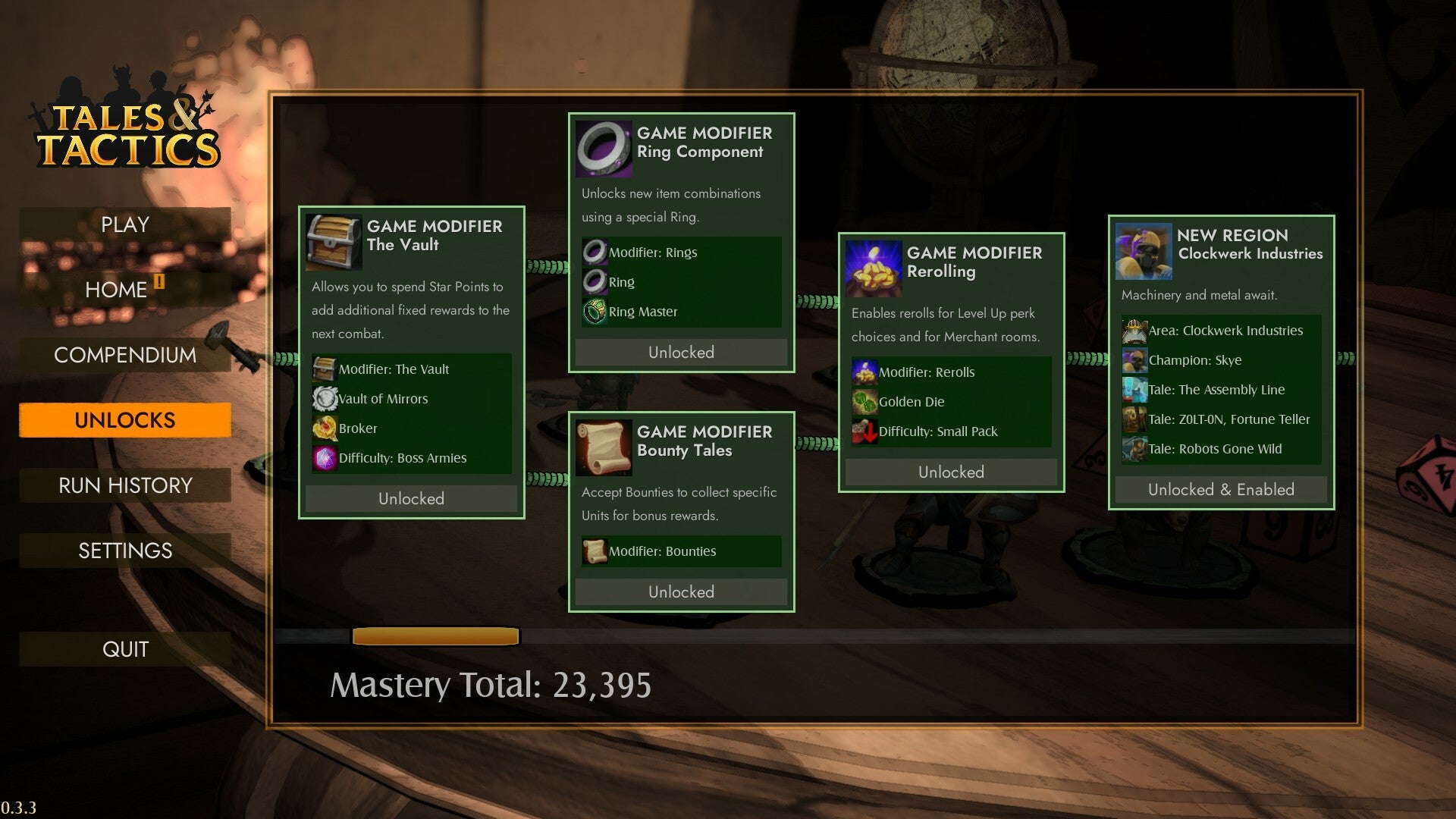1456x819 pixels.
Task: Select the Difficulty: Boss Armies entry
Action: 402,458
